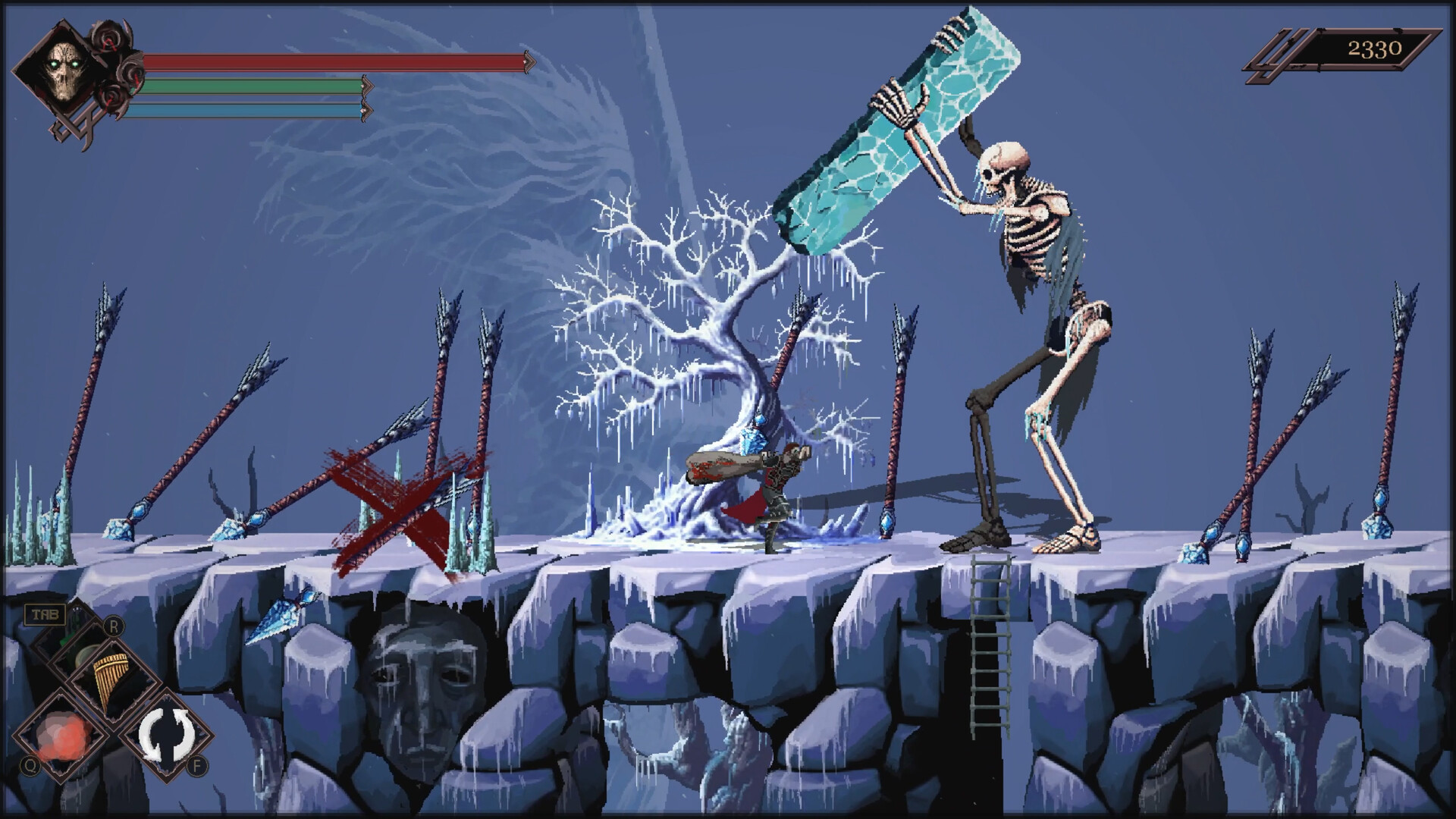Click the circular Q keybind badge
Viewport: 1456px width, 819px height.
tap(29, 765)
